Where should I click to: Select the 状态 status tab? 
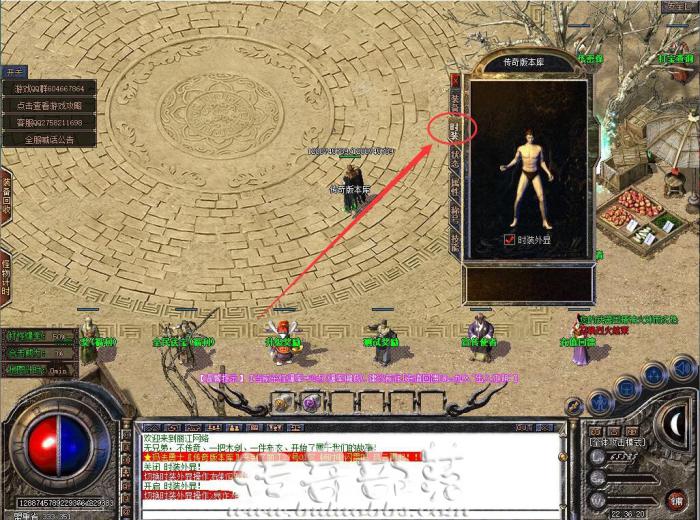point(455,157)
